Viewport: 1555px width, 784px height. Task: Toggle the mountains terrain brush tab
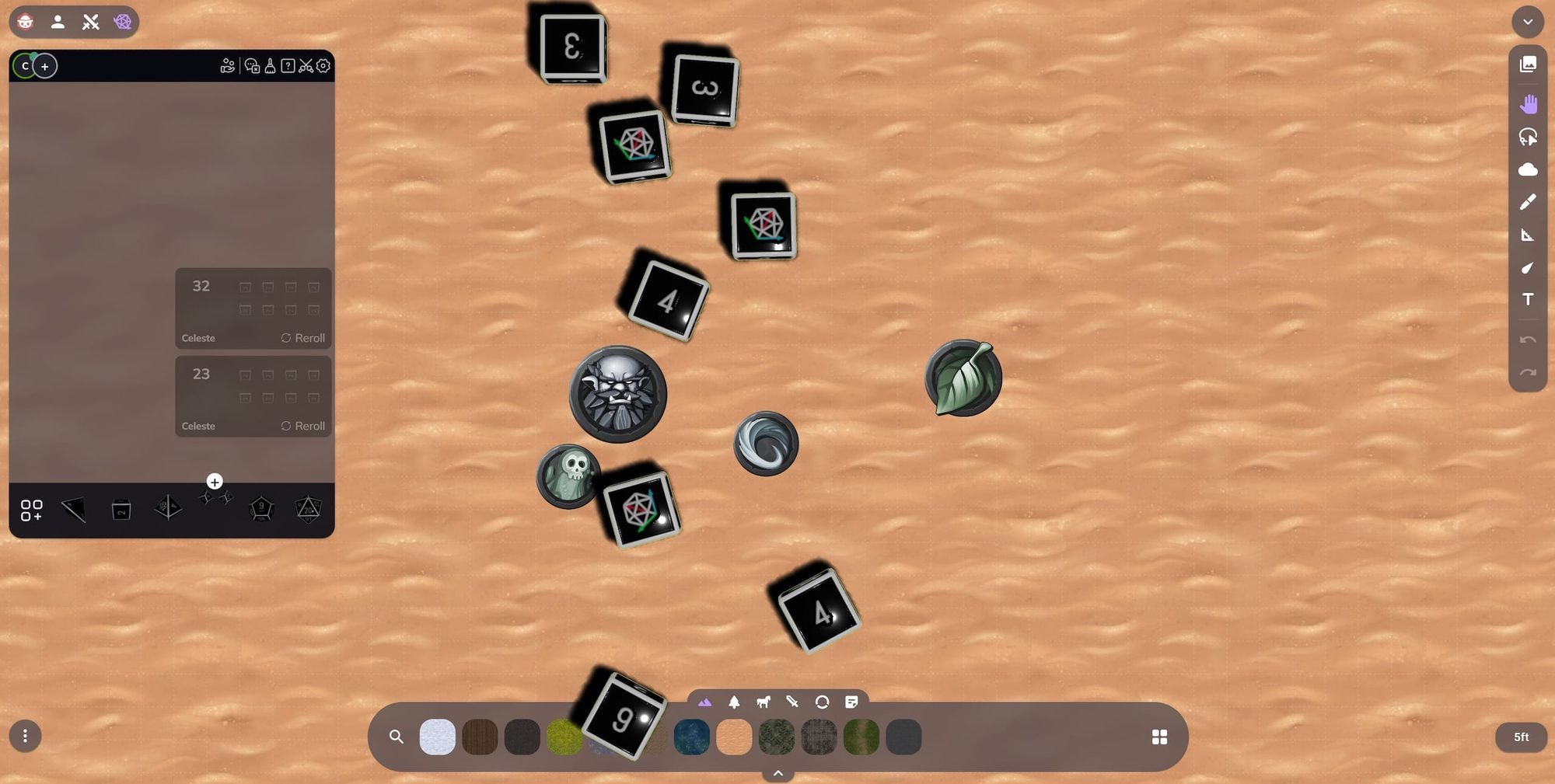[704, 702]
